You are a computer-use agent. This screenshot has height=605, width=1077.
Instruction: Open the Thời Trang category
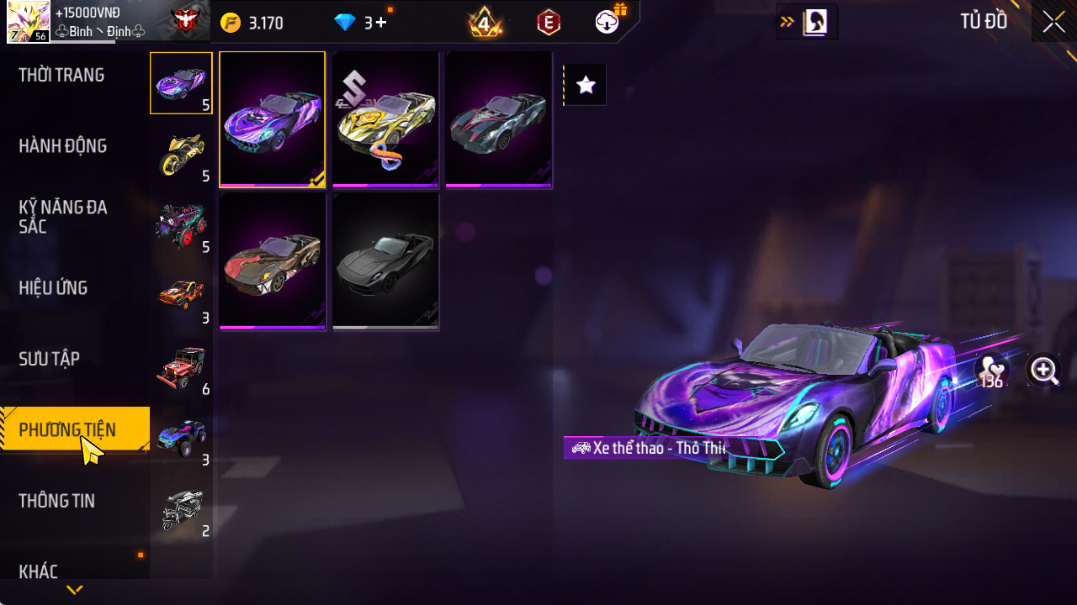[x=62, y=75]
